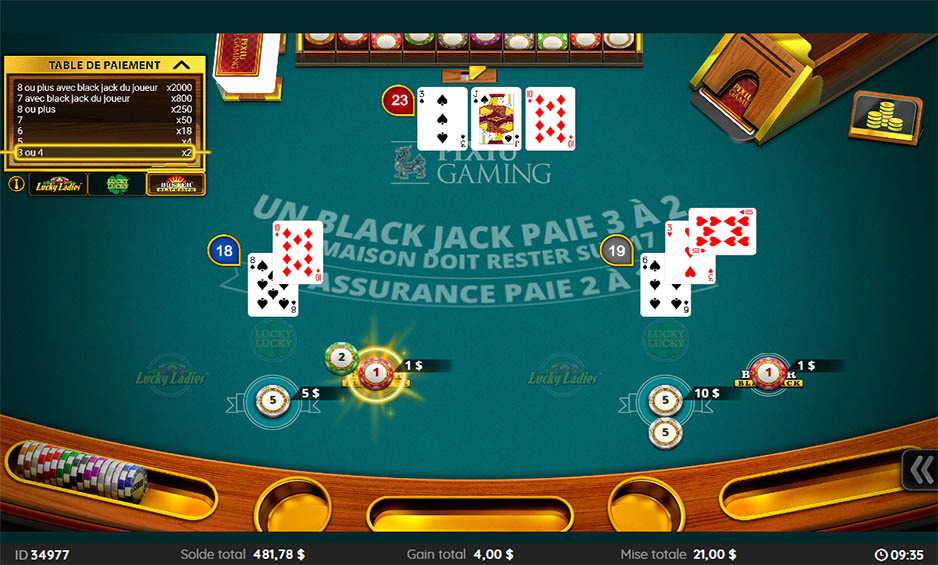
Task: Open the paytable info icon
Action: [16, 184]
